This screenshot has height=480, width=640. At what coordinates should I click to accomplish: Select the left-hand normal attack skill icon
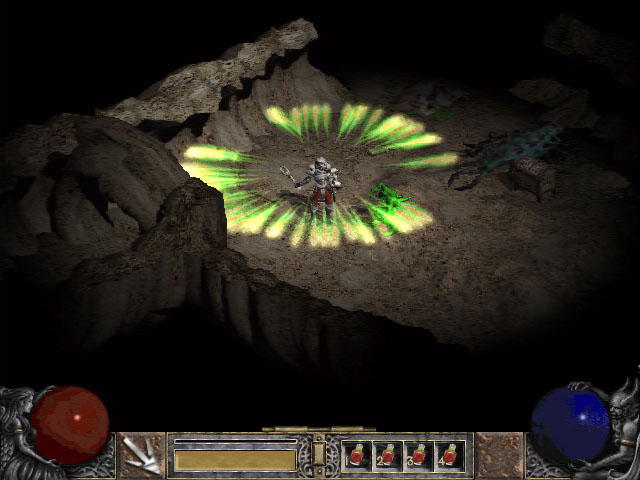tap(143, 455)
